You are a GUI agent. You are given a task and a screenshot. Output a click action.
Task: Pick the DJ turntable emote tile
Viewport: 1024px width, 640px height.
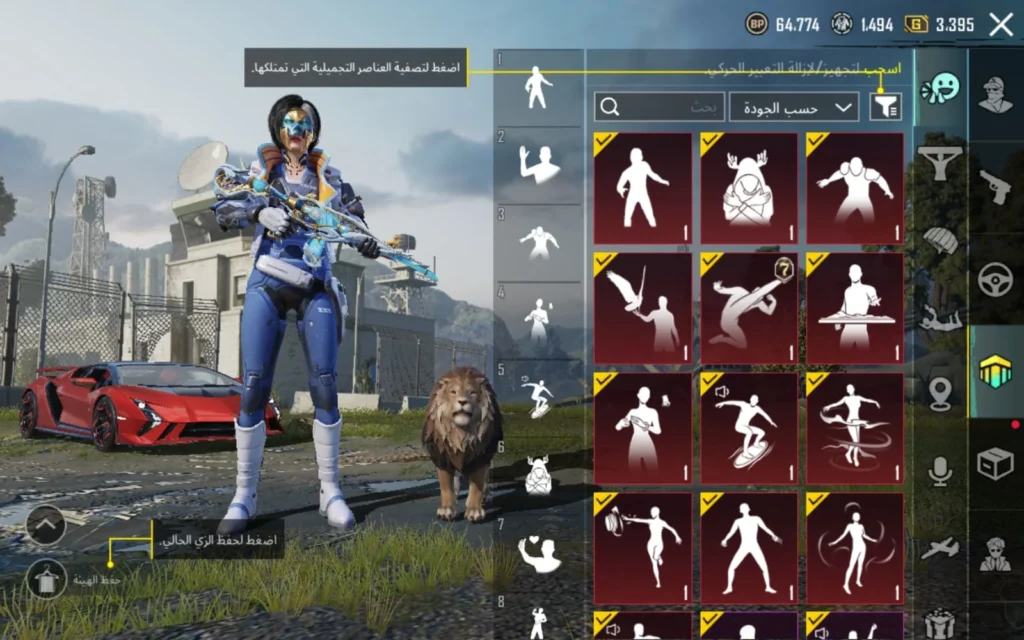pos(855,309)
